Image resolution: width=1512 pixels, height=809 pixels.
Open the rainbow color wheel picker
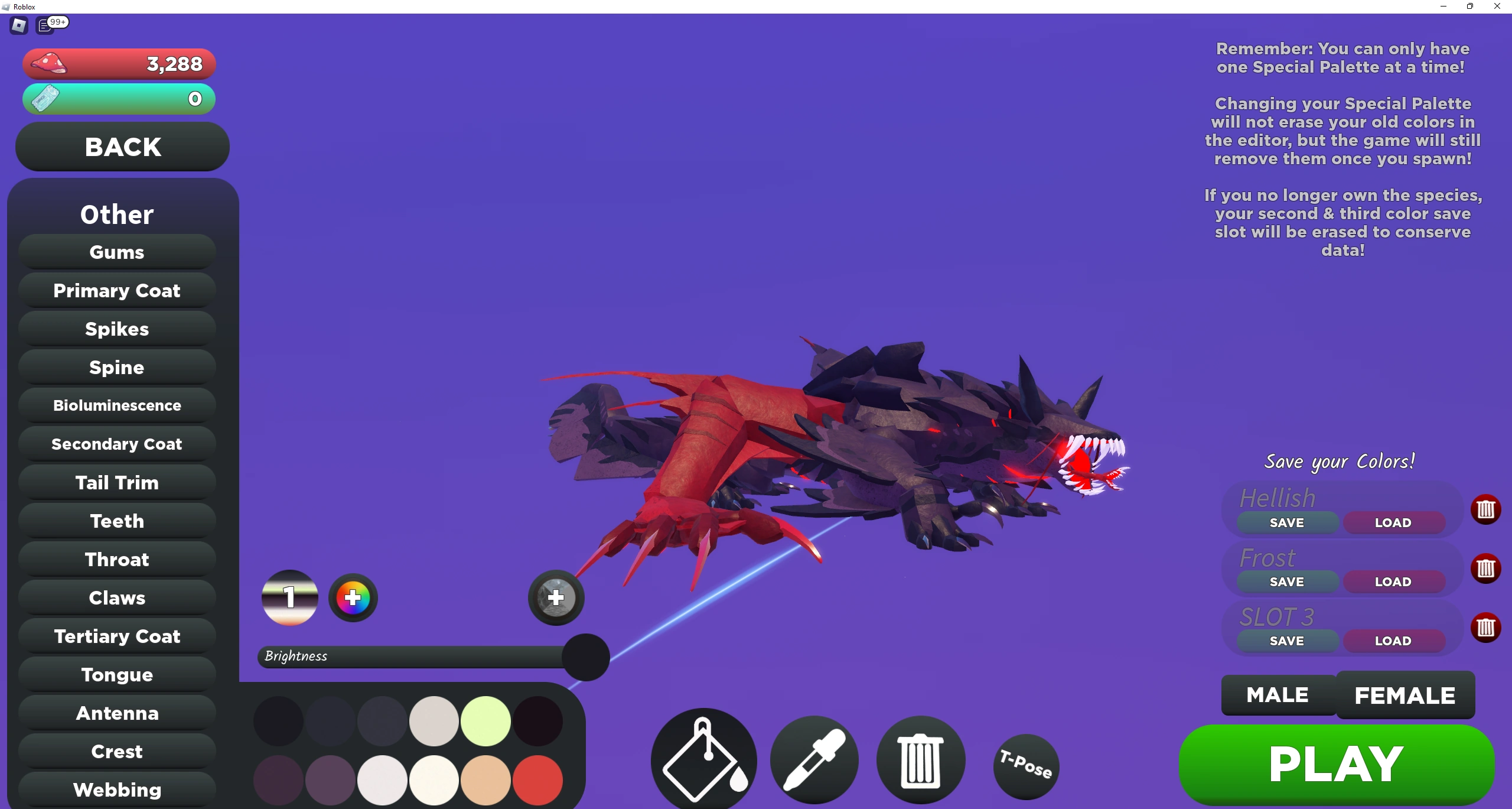(x=353, y=598)
